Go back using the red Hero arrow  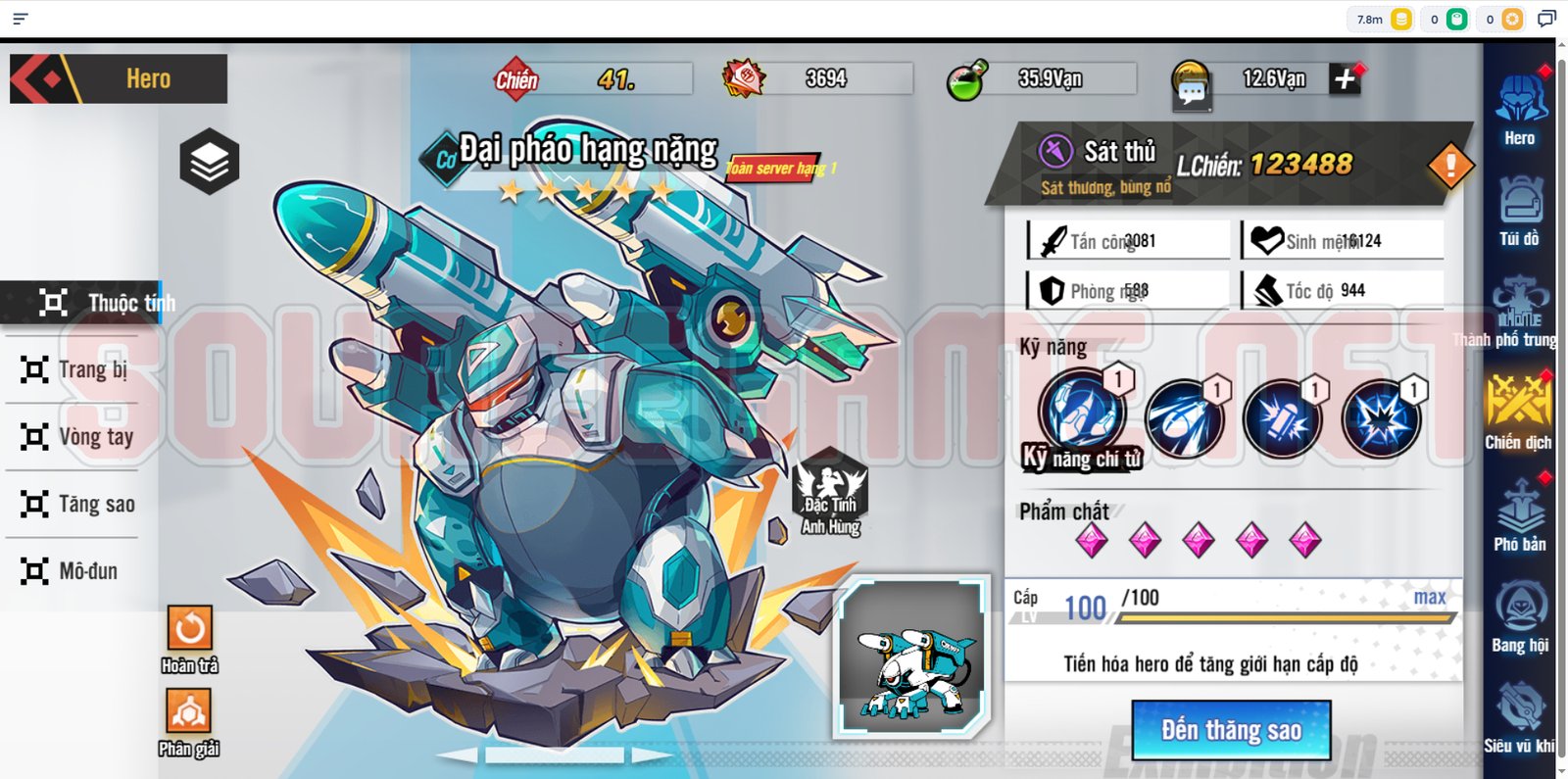pyautogui.click(x=44, y=79)
